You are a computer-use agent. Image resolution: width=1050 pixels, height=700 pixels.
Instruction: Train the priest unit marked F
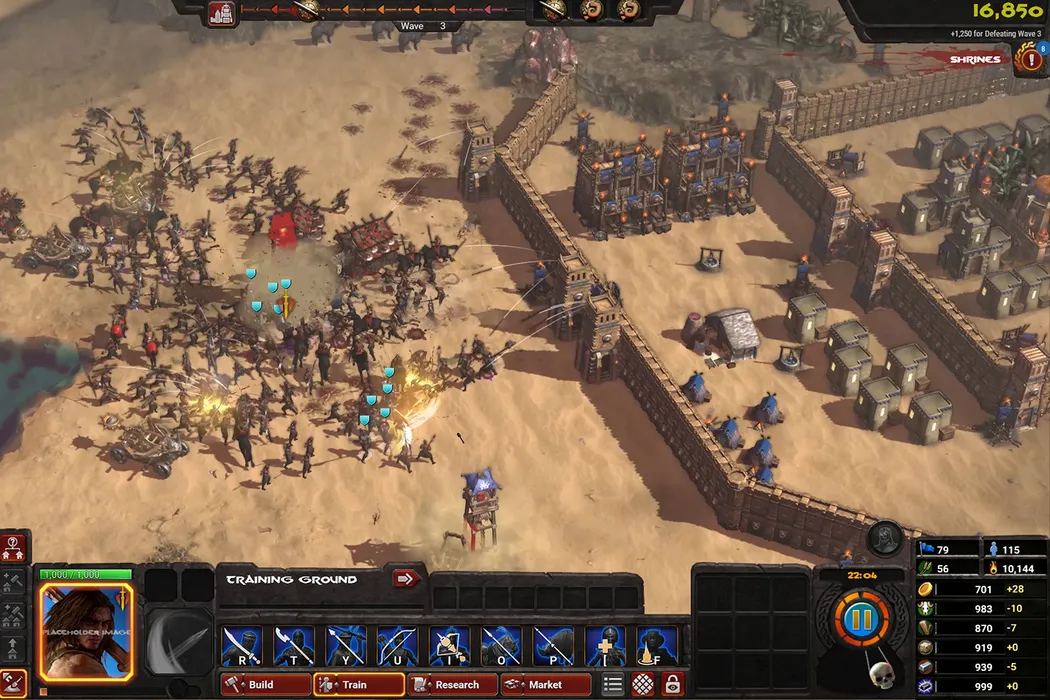pyautogui.click(x=657, y=646)
